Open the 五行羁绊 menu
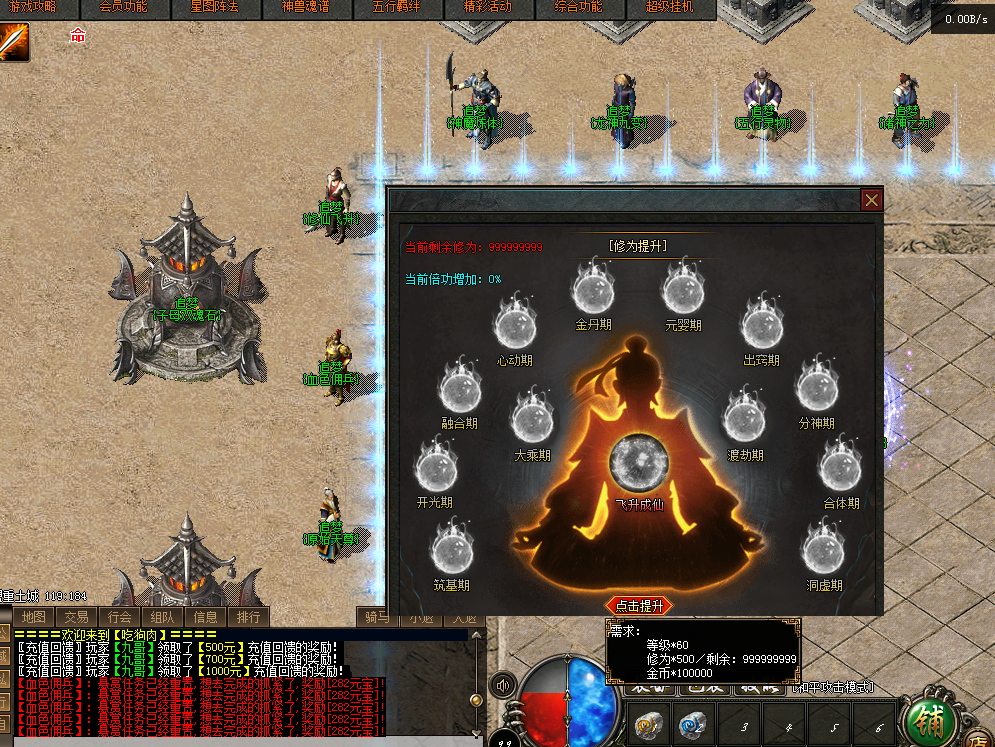 (396, 8)
